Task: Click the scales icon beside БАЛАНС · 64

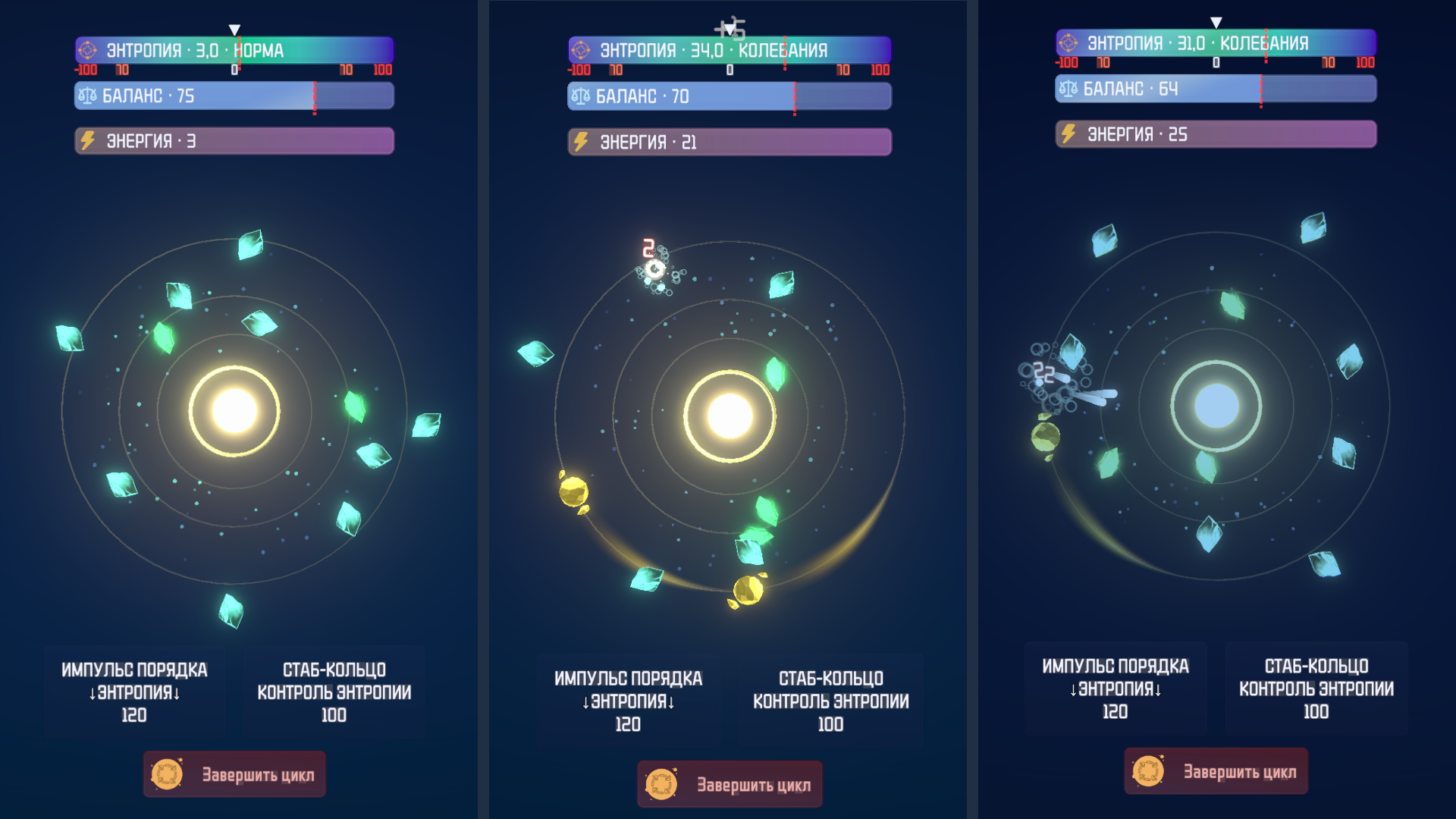Action: 1068,88
